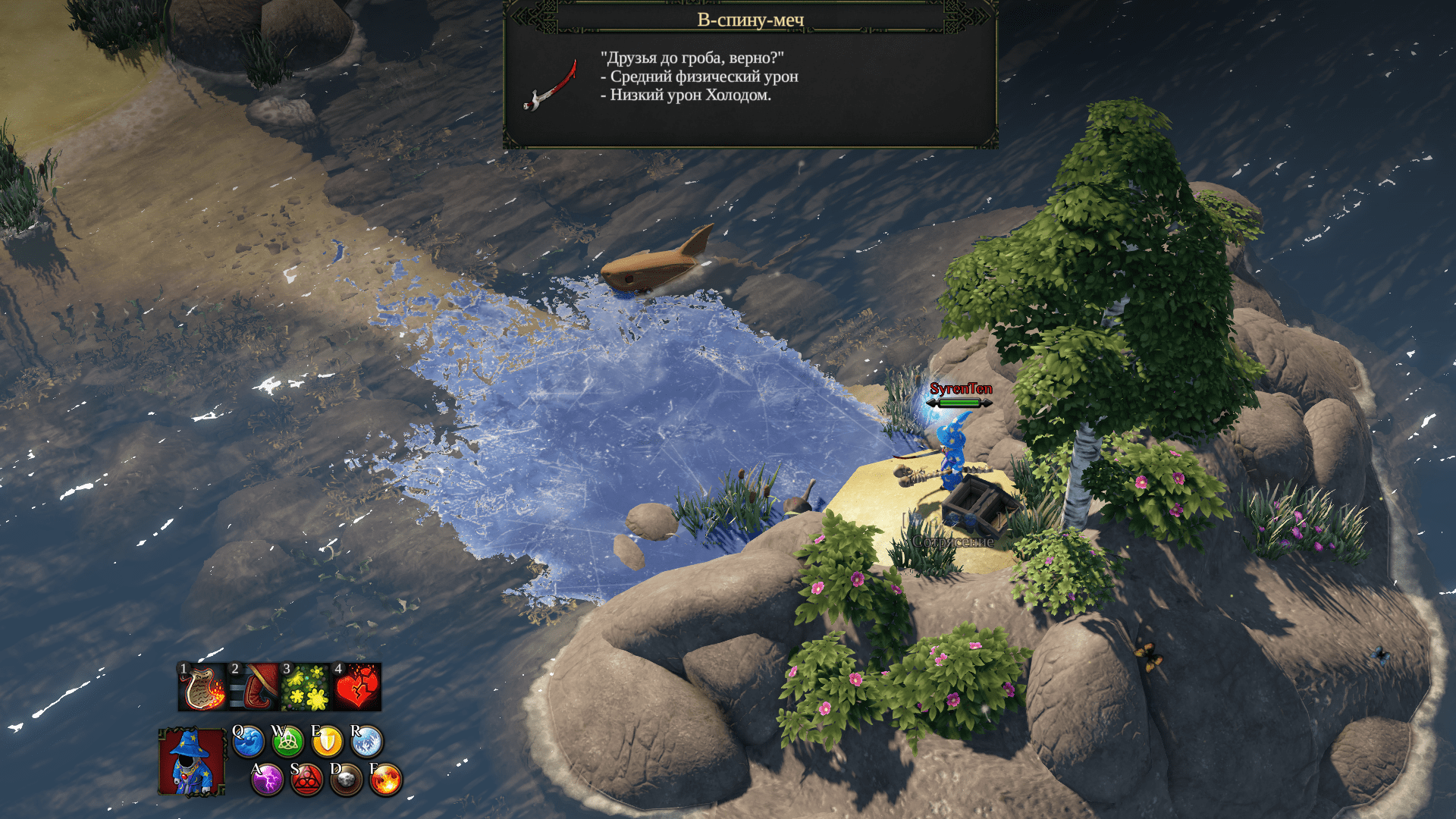Click the blue wizard character portrait
Image resolution: width=1456 pixels, height=819 pixels.
(x=191, y=762)
